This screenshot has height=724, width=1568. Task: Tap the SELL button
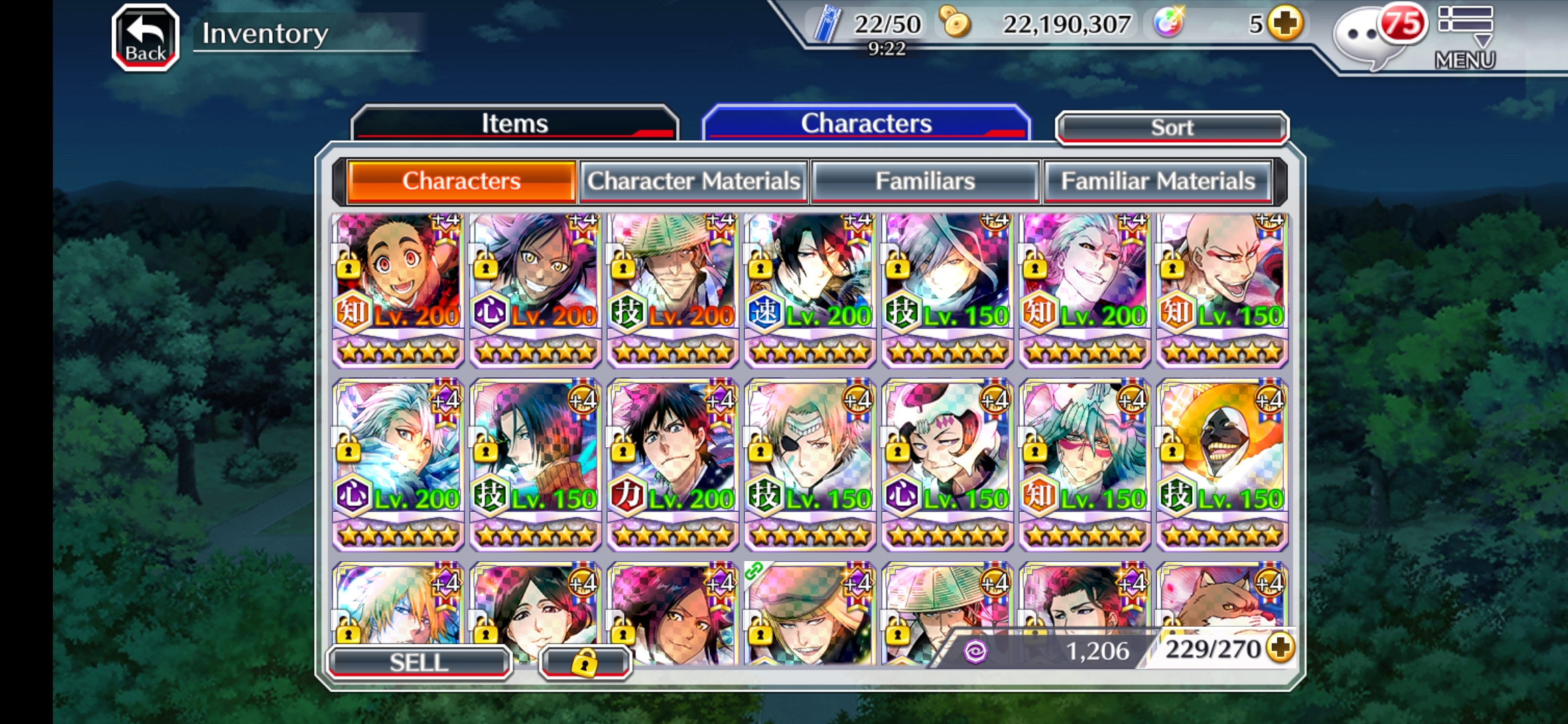point(419,662)
